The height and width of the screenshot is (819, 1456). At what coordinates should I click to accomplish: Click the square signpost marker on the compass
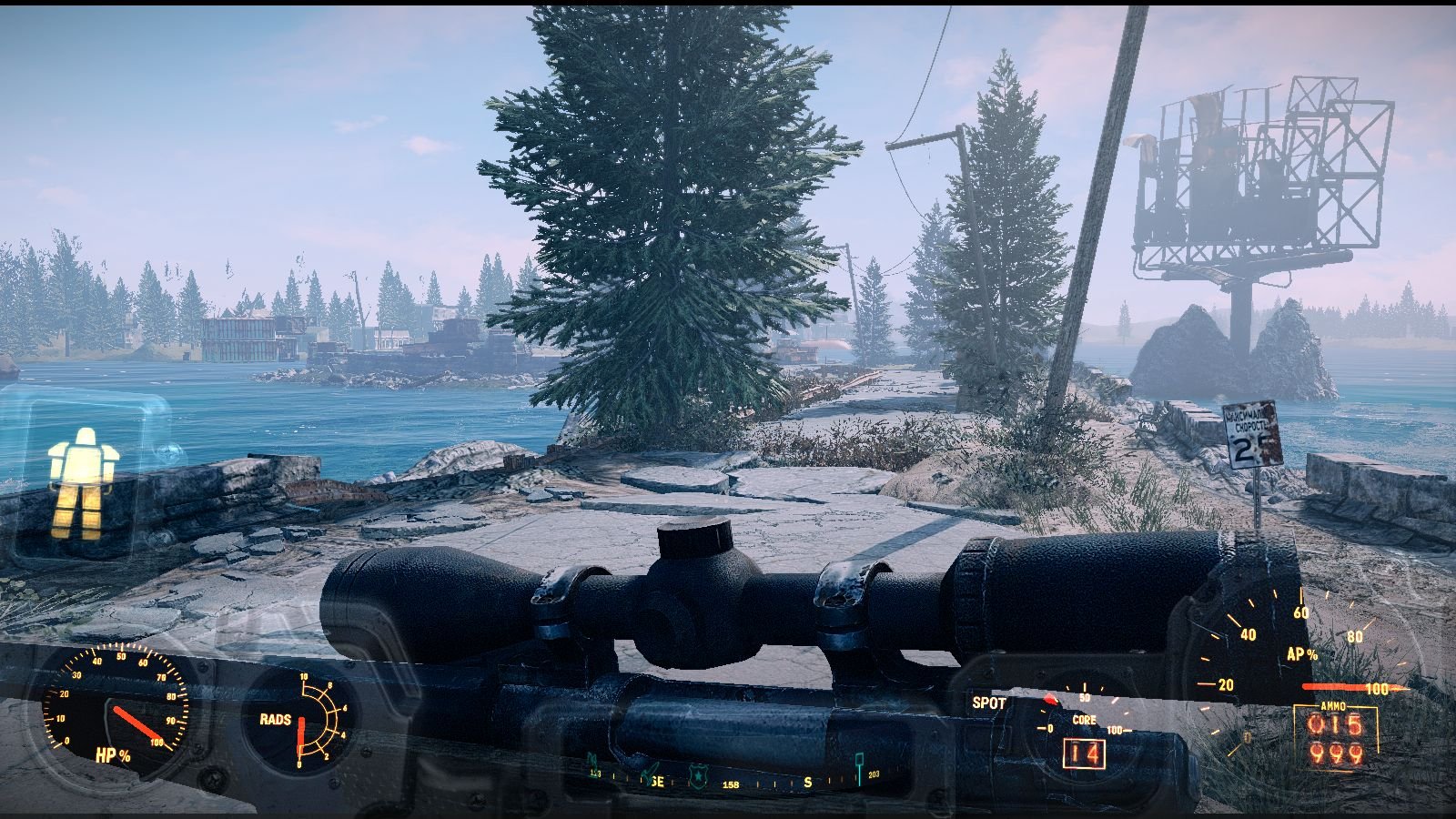point(859,761)
